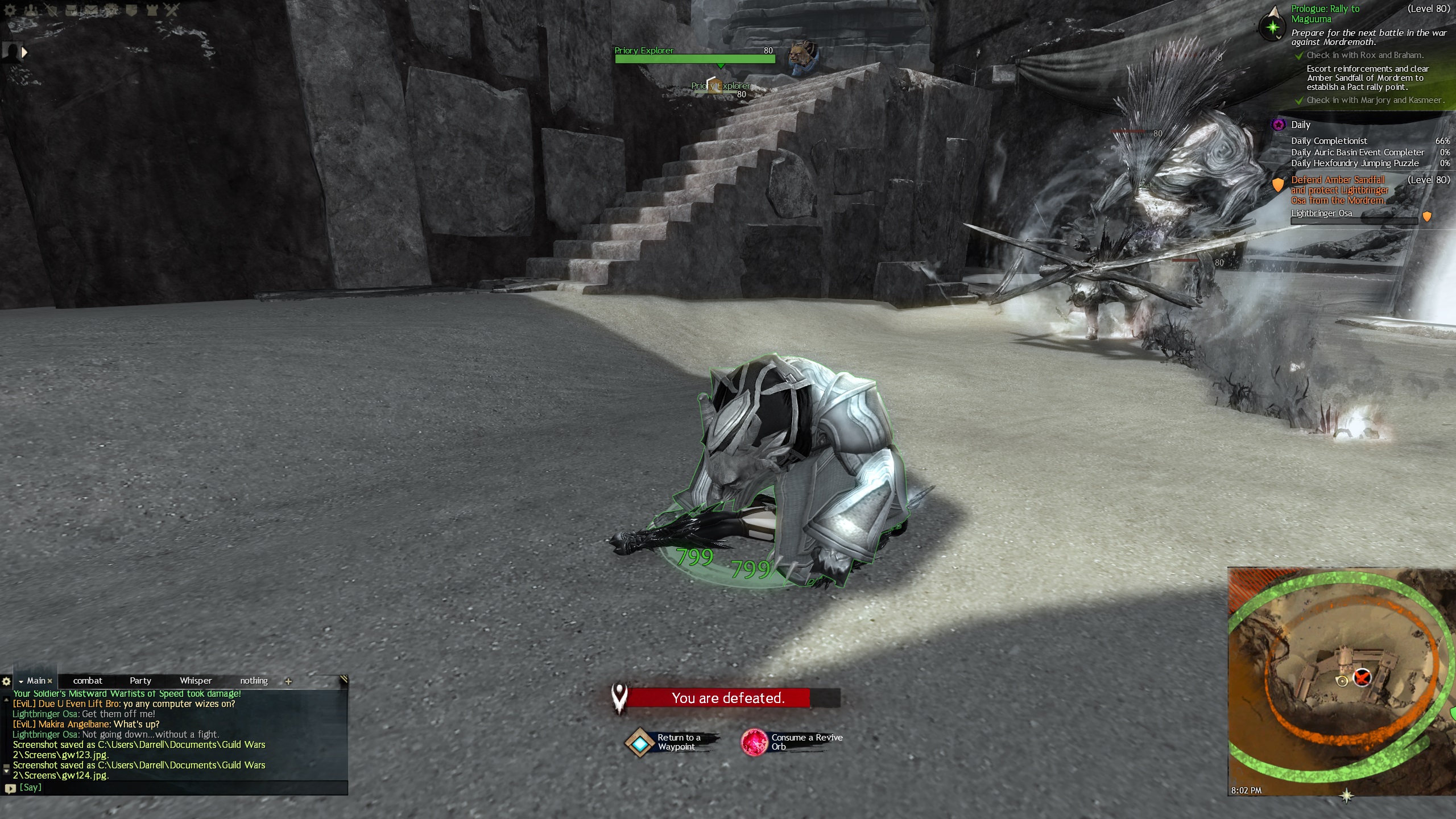Open the World vs. World tower icon
Viewport: 1456px width, 819px height.
click(152, 10)
